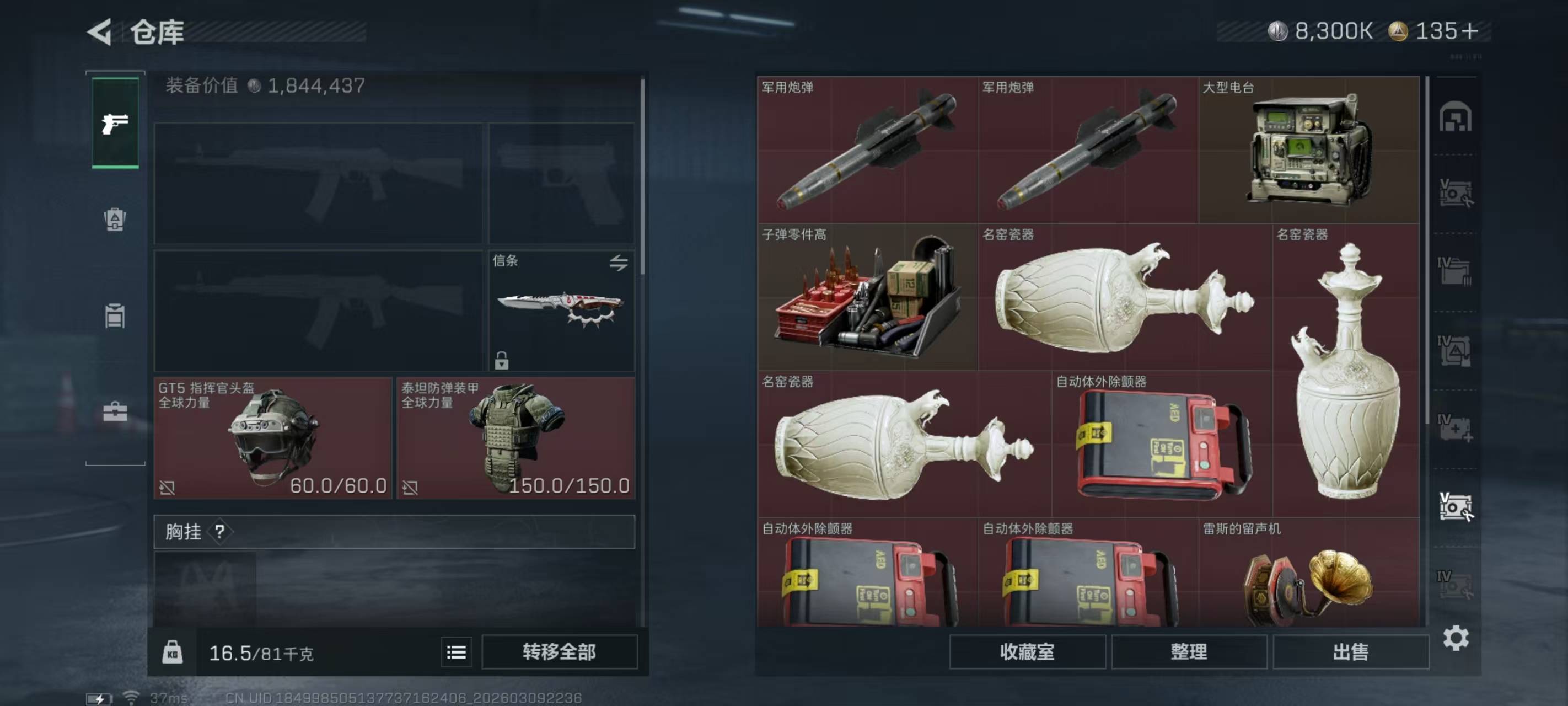Select the 信条 knife slot

[561, 310]
